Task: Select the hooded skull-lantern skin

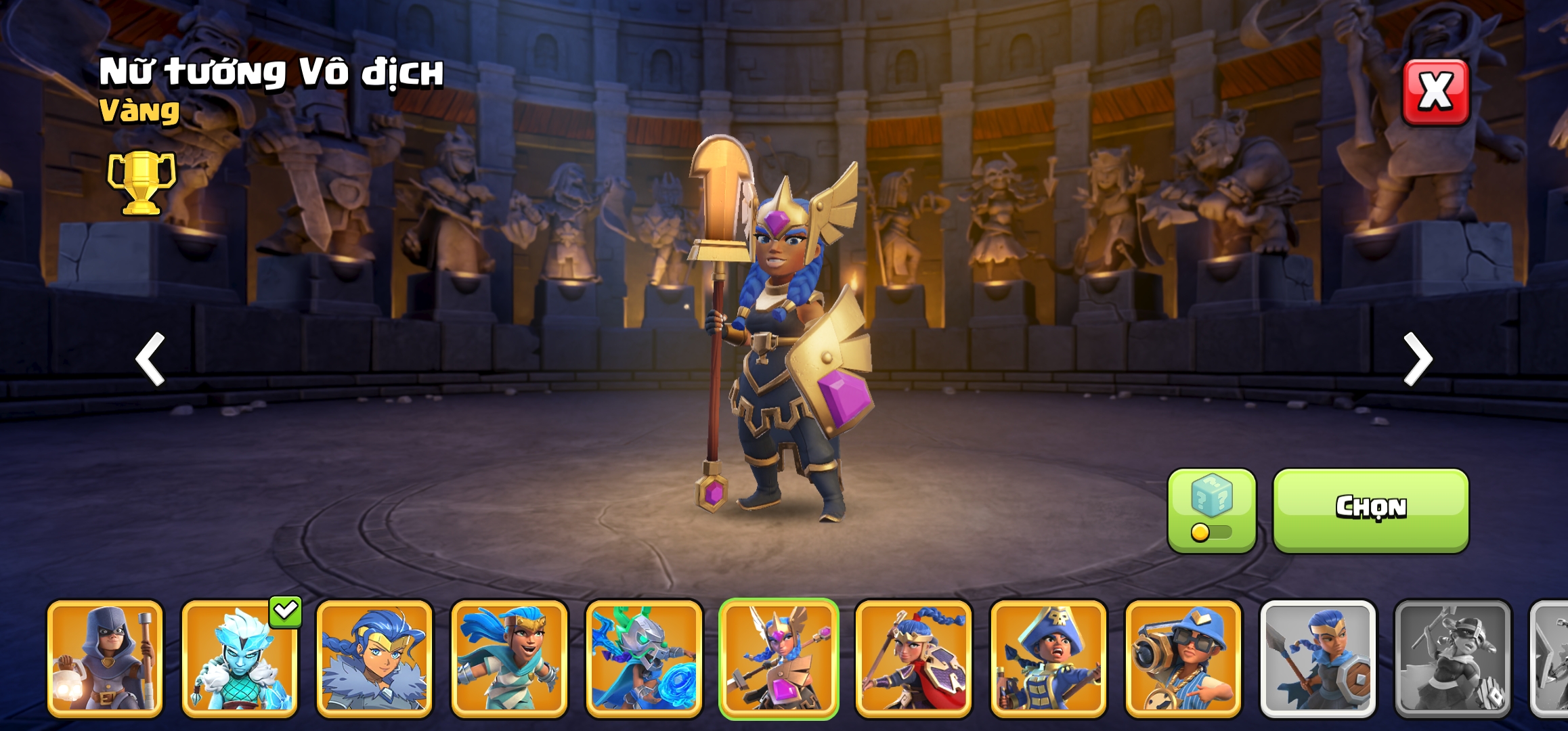Action: pos(105,658)
